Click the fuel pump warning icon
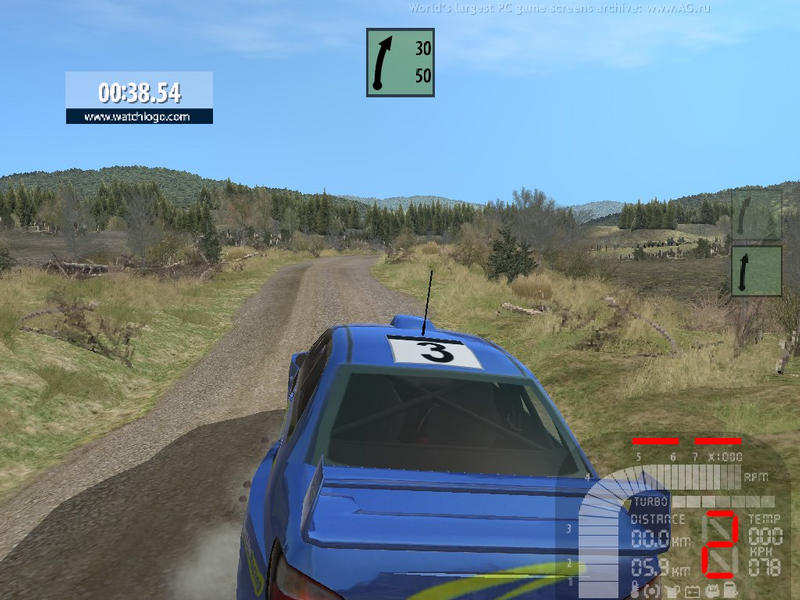The height and width of the screenshot is (600, 800). click(731, 590)
